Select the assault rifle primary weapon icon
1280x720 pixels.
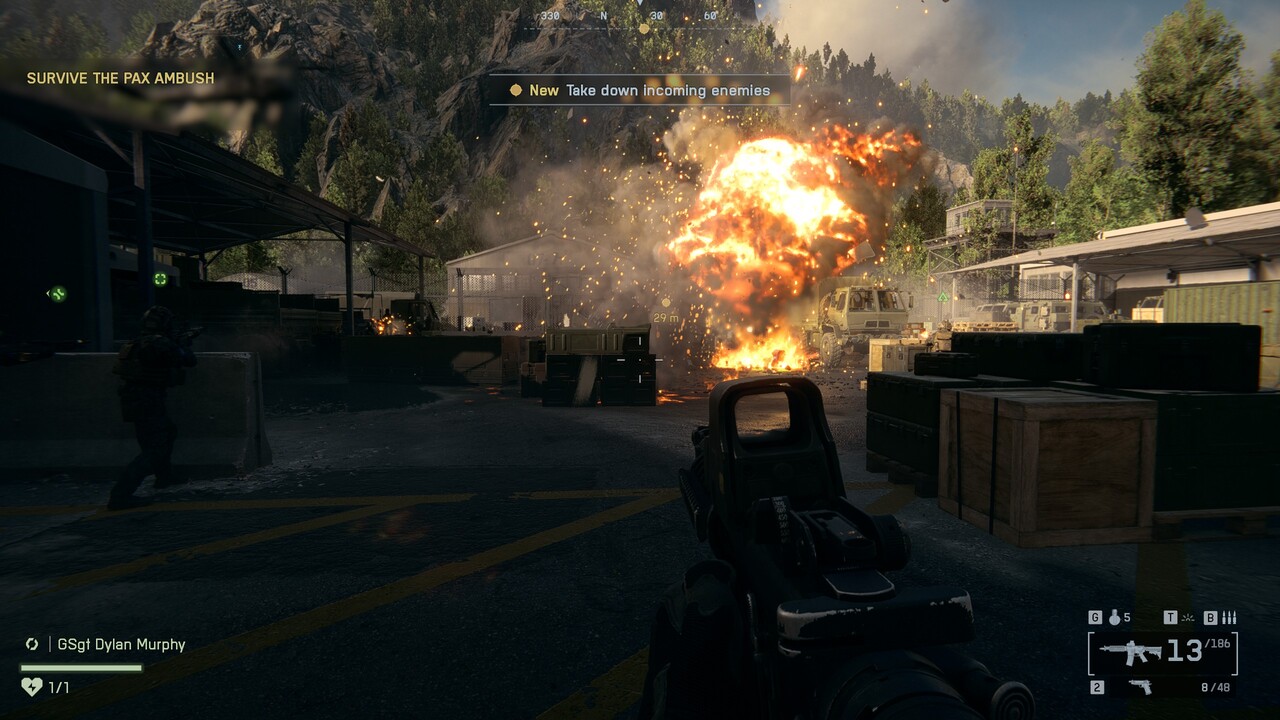coord(1131,653)
